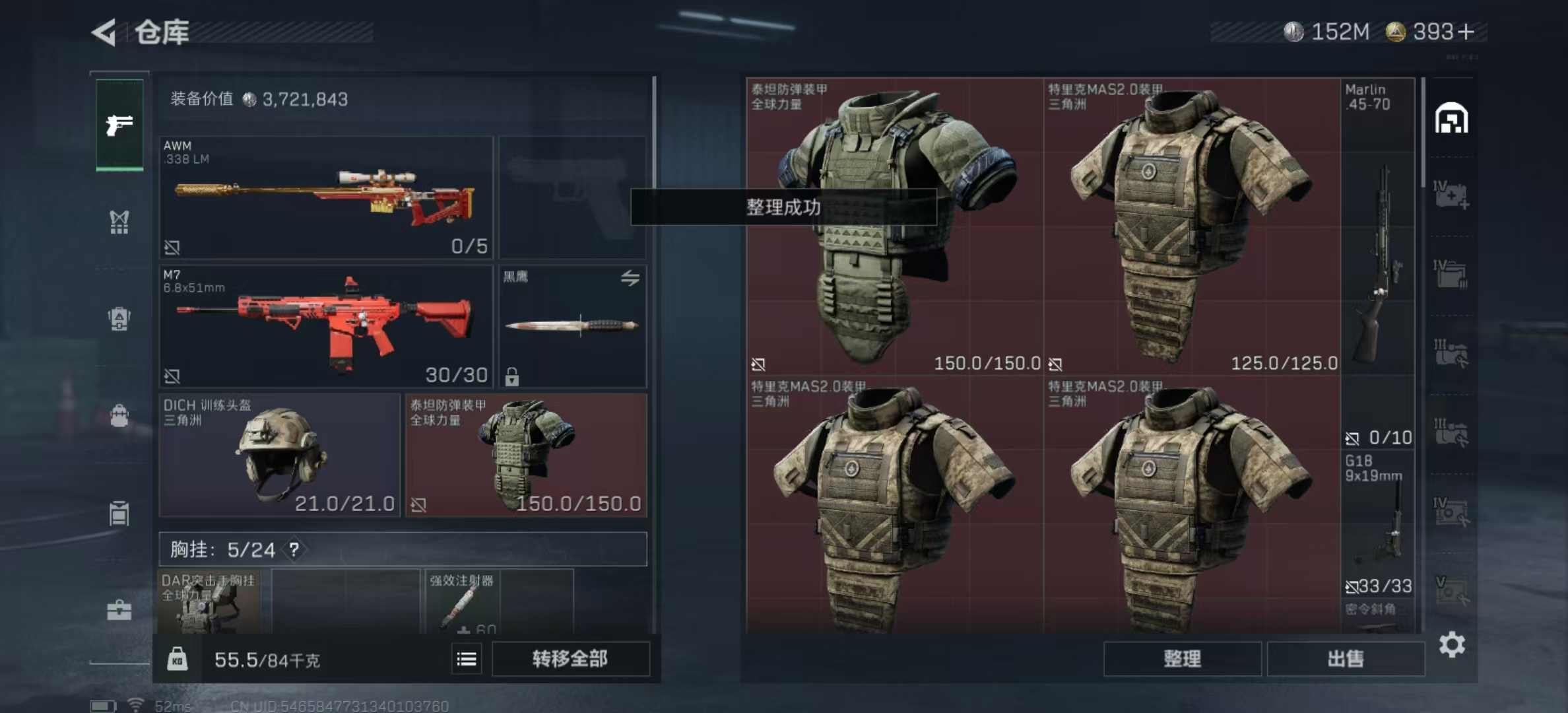
Task: Click the 出售 sell button
Action: tap(1346, 659)
